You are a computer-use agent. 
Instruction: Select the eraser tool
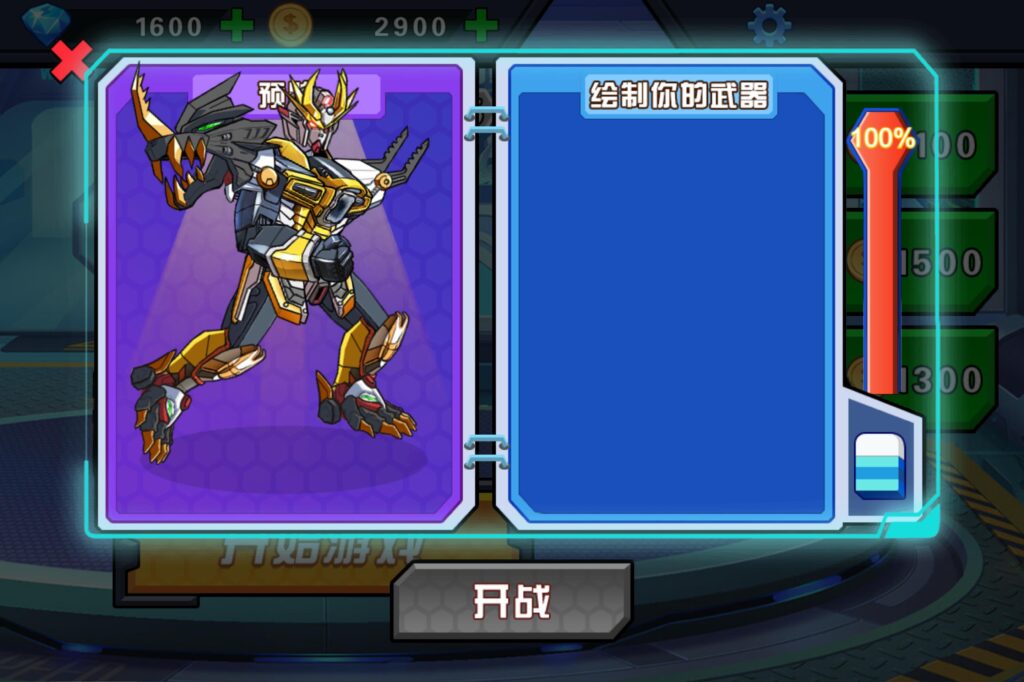(879, 465)
